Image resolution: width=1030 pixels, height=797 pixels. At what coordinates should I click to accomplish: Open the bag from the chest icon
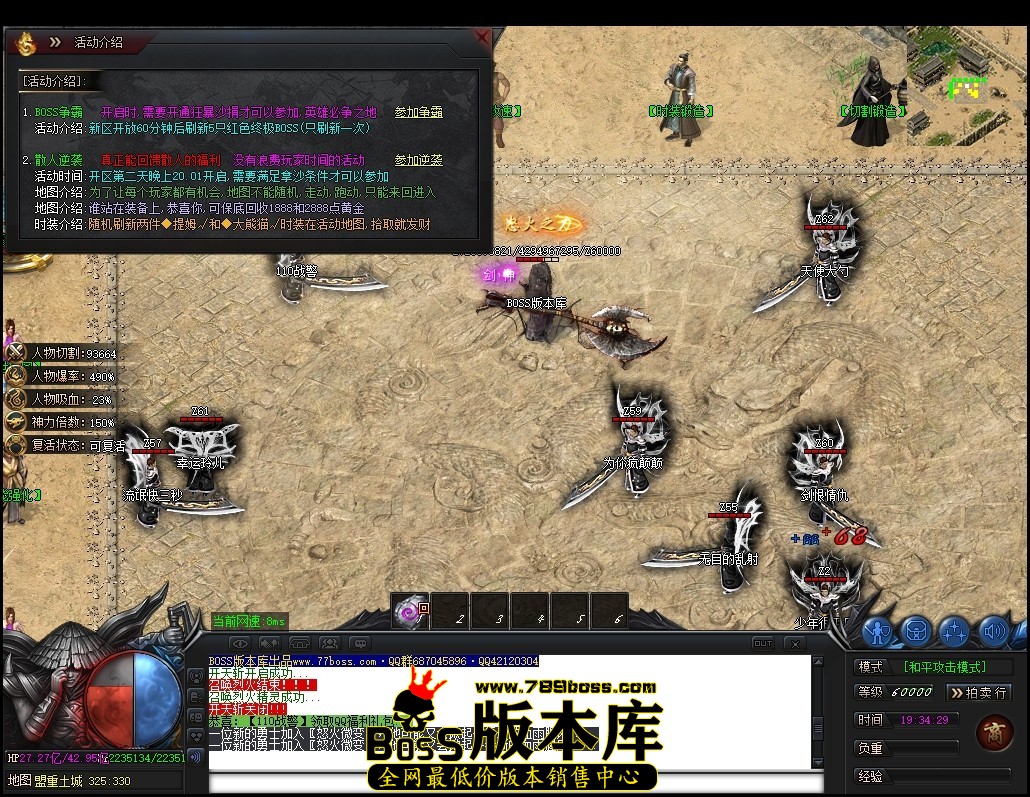tap(916, 632)
